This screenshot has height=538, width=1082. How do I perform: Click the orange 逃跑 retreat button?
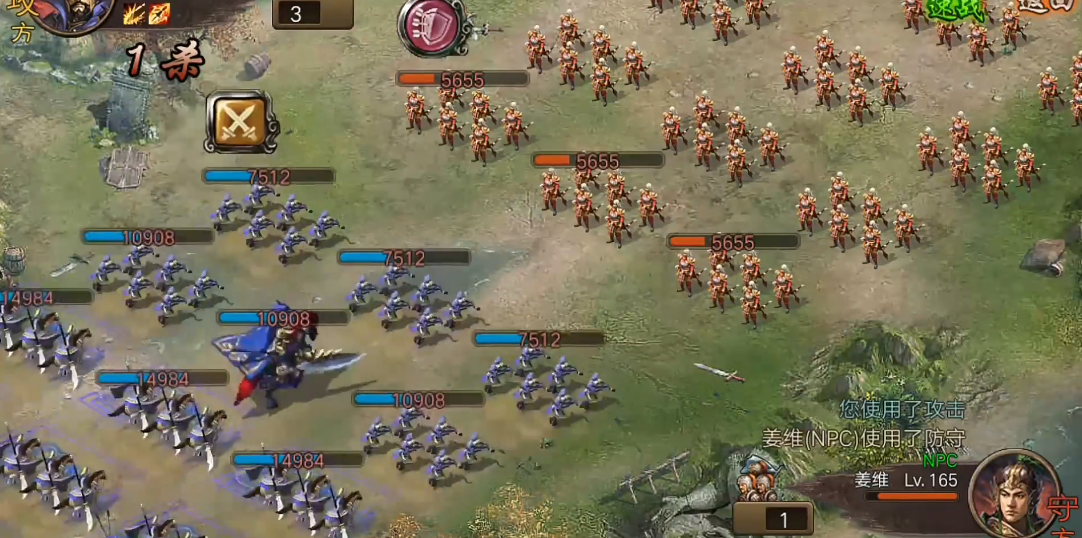coord(1047,6)
